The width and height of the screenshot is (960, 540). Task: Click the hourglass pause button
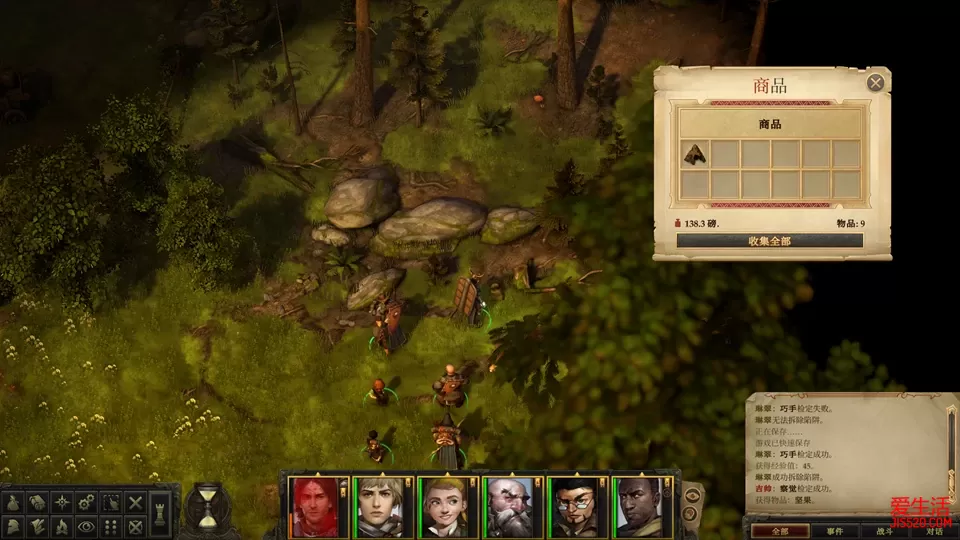(204, 507)
